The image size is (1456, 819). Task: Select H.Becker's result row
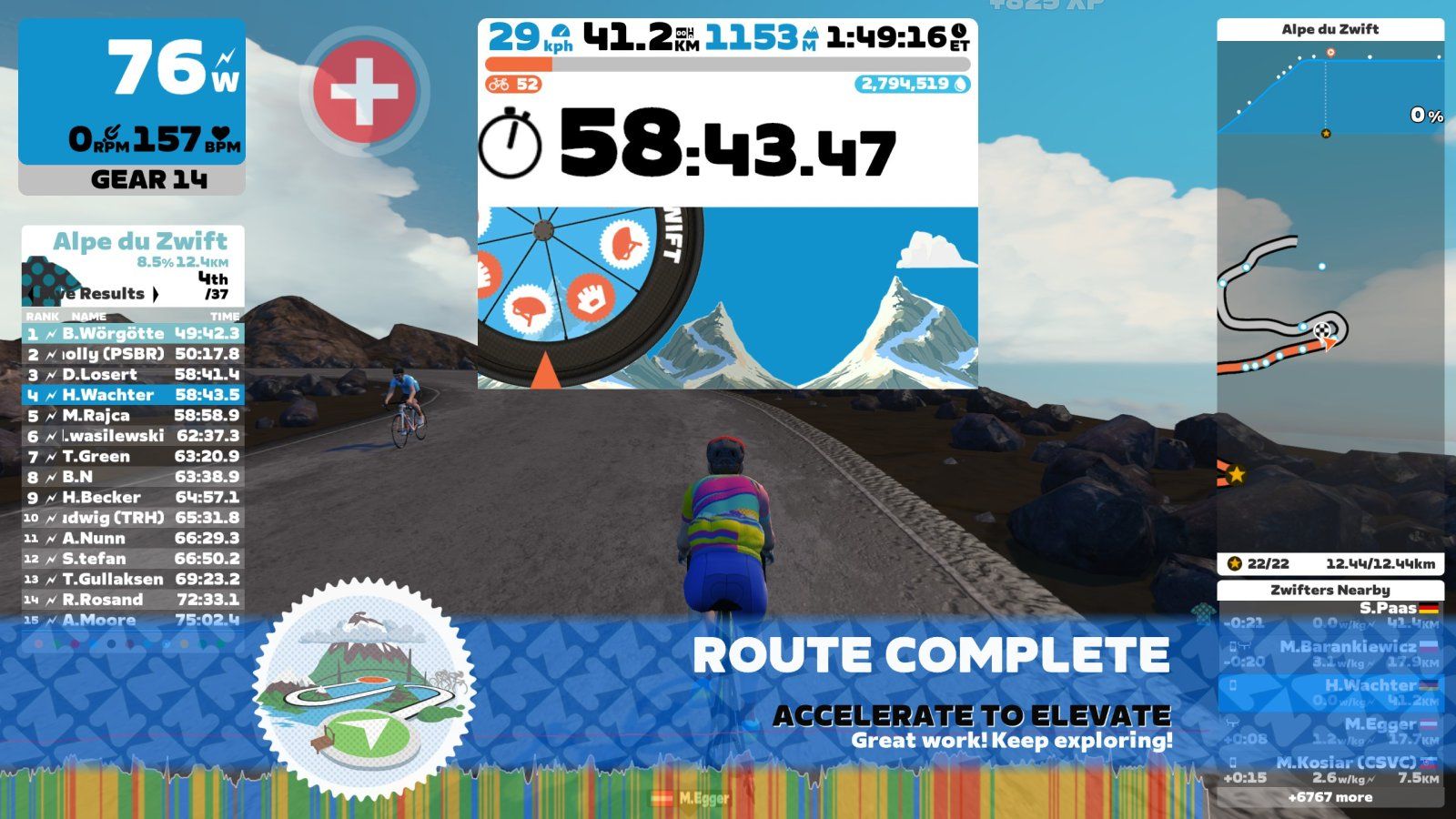[133, 498]
